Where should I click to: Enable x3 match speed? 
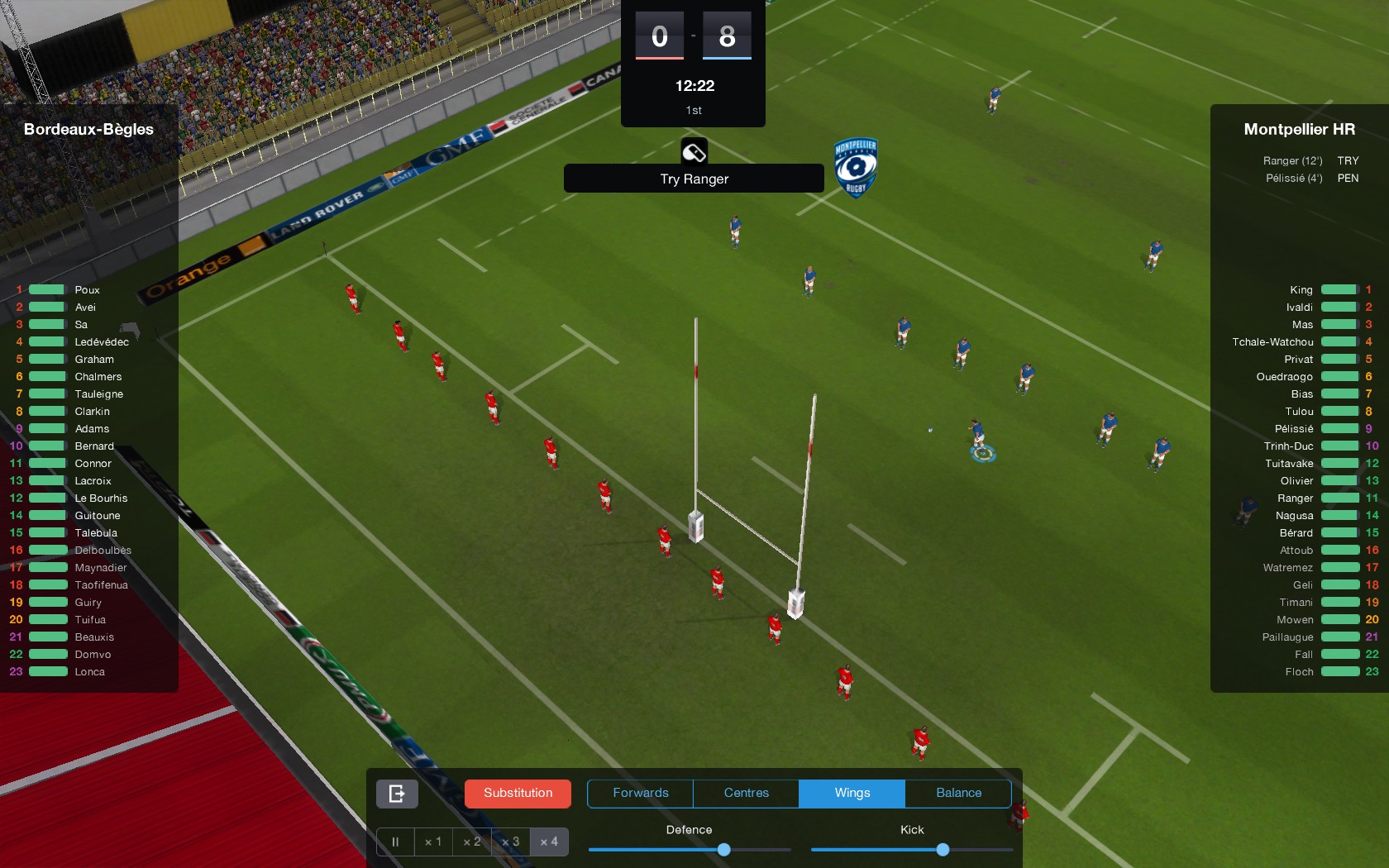click(x=510, y=842)
